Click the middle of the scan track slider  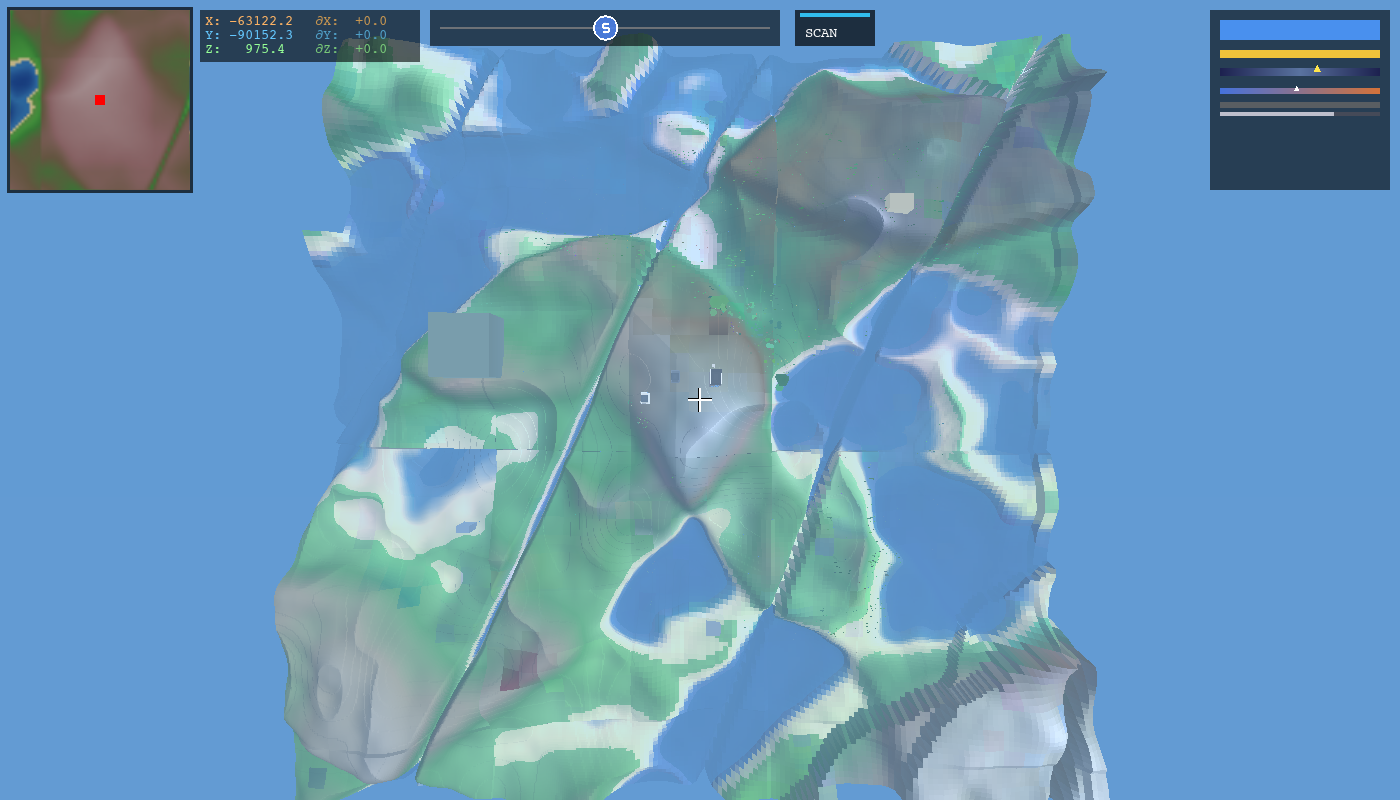[605, 29]
